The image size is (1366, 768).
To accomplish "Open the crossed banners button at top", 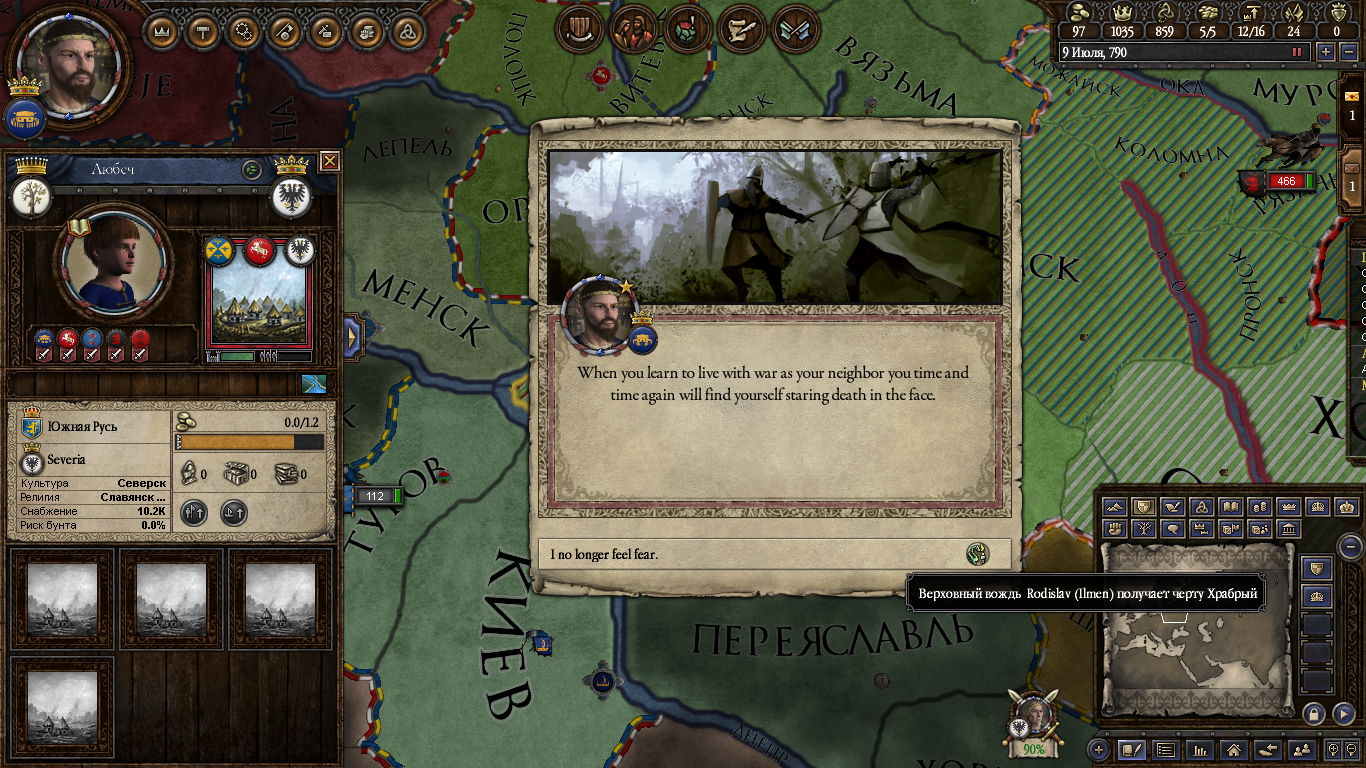I will coord(797,31).
